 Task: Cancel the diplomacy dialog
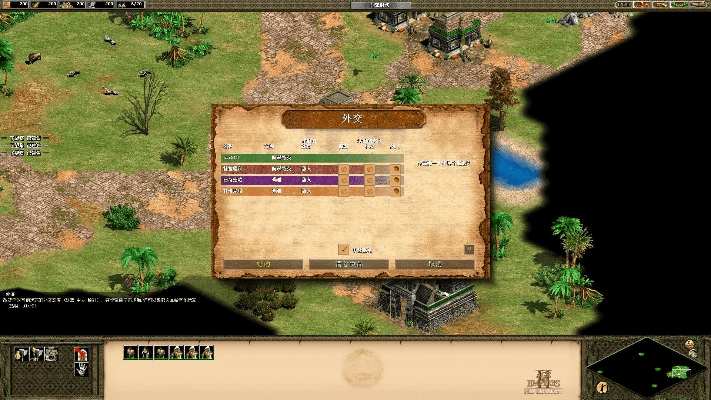(434, 265)
